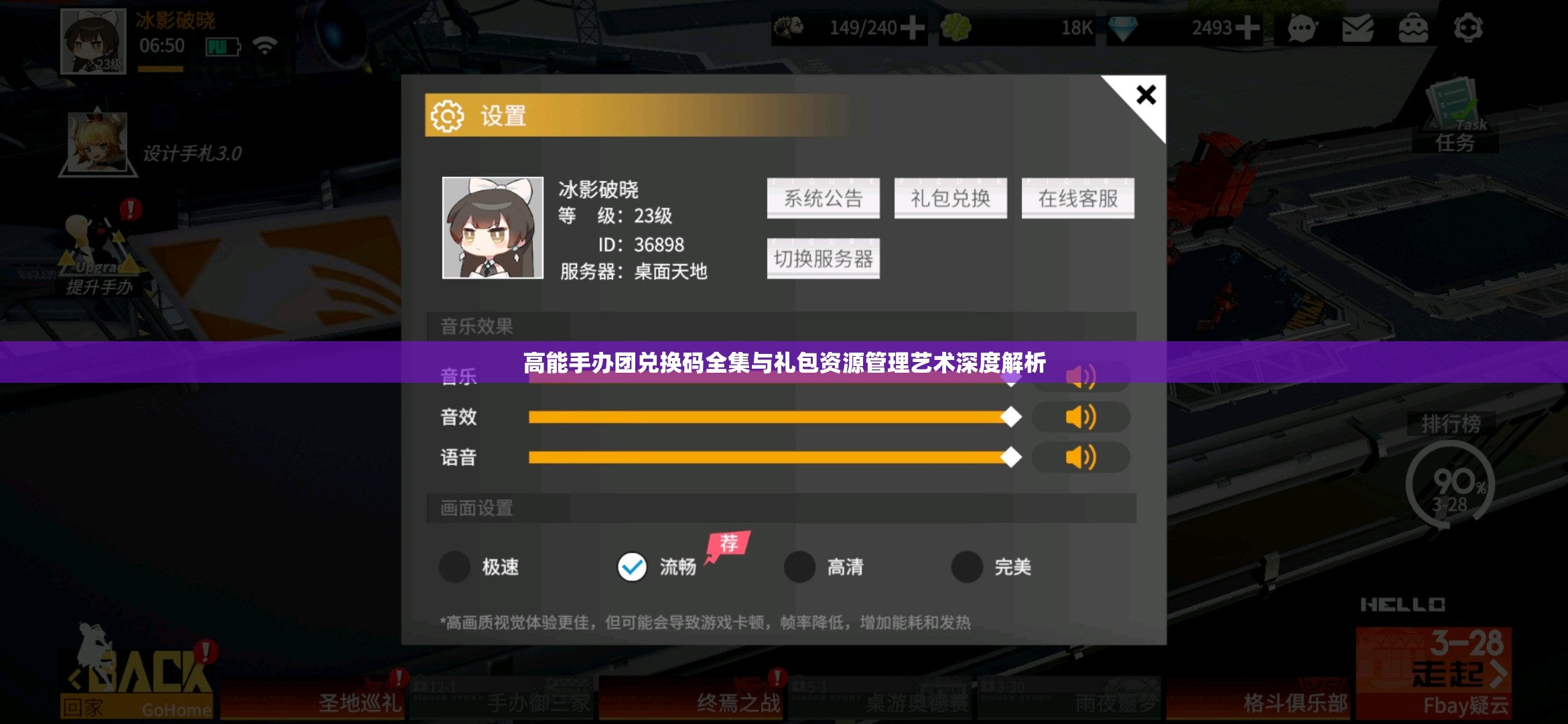Open the mail envelope icon
The image size is (1568, 724).
1358,28
